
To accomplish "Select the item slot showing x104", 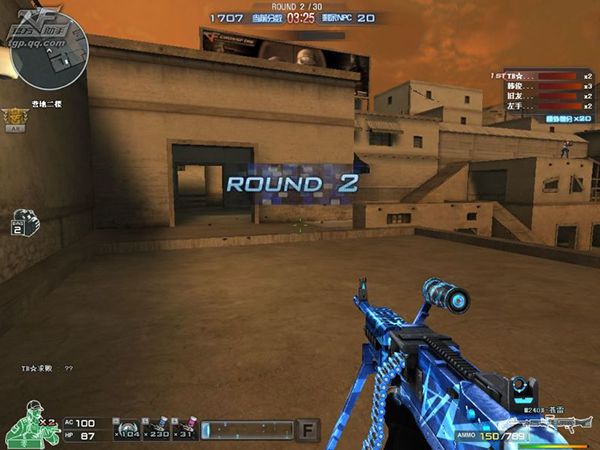I will (x=125, y=429).
